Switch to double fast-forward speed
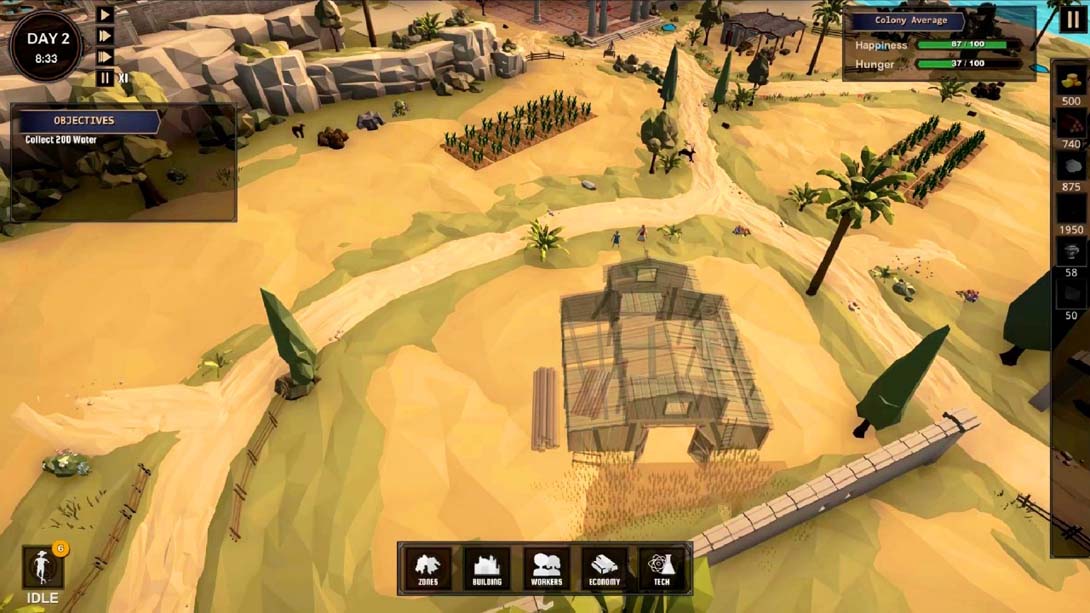Screen dimensions: 1090x613 (105, 36)
